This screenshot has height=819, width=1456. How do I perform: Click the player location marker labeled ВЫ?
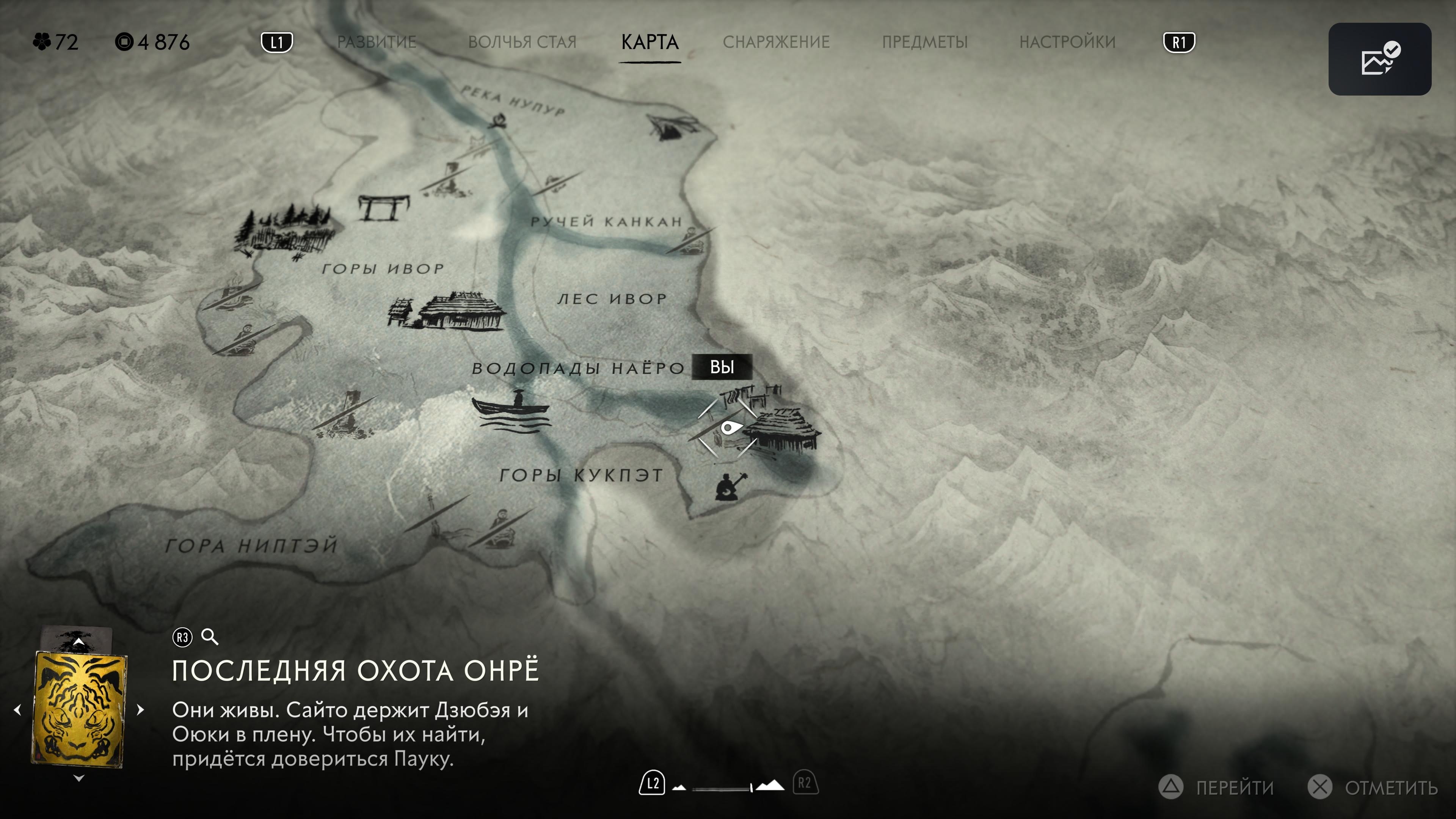pyautogui.click(x=729, y=428)
